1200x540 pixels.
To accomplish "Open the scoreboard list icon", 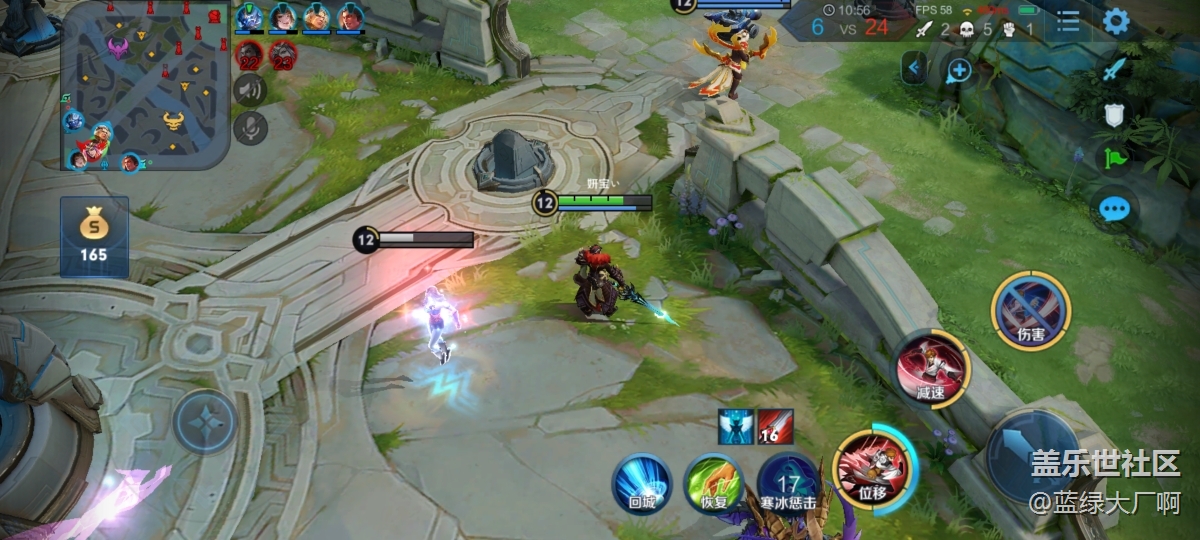I will pos(1068,22).
